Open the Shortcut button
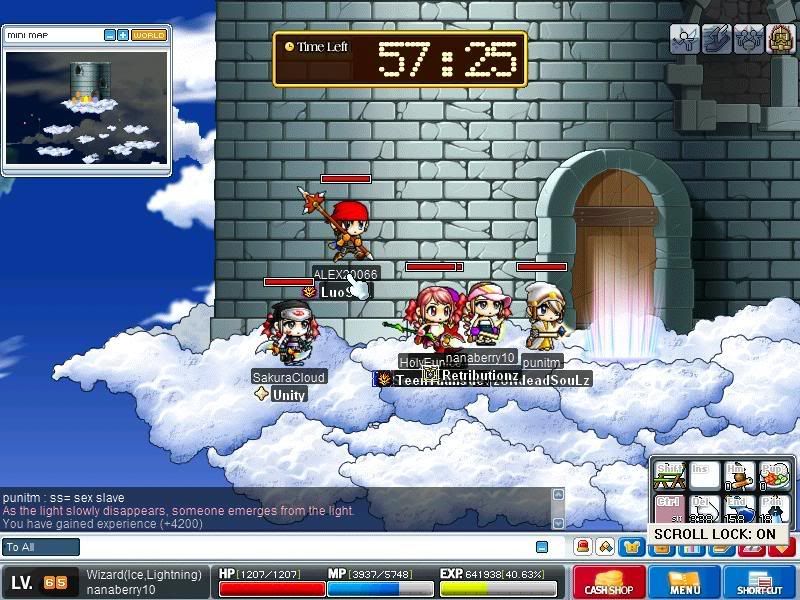This screenshot has height=600, width=800. point(760,582)
